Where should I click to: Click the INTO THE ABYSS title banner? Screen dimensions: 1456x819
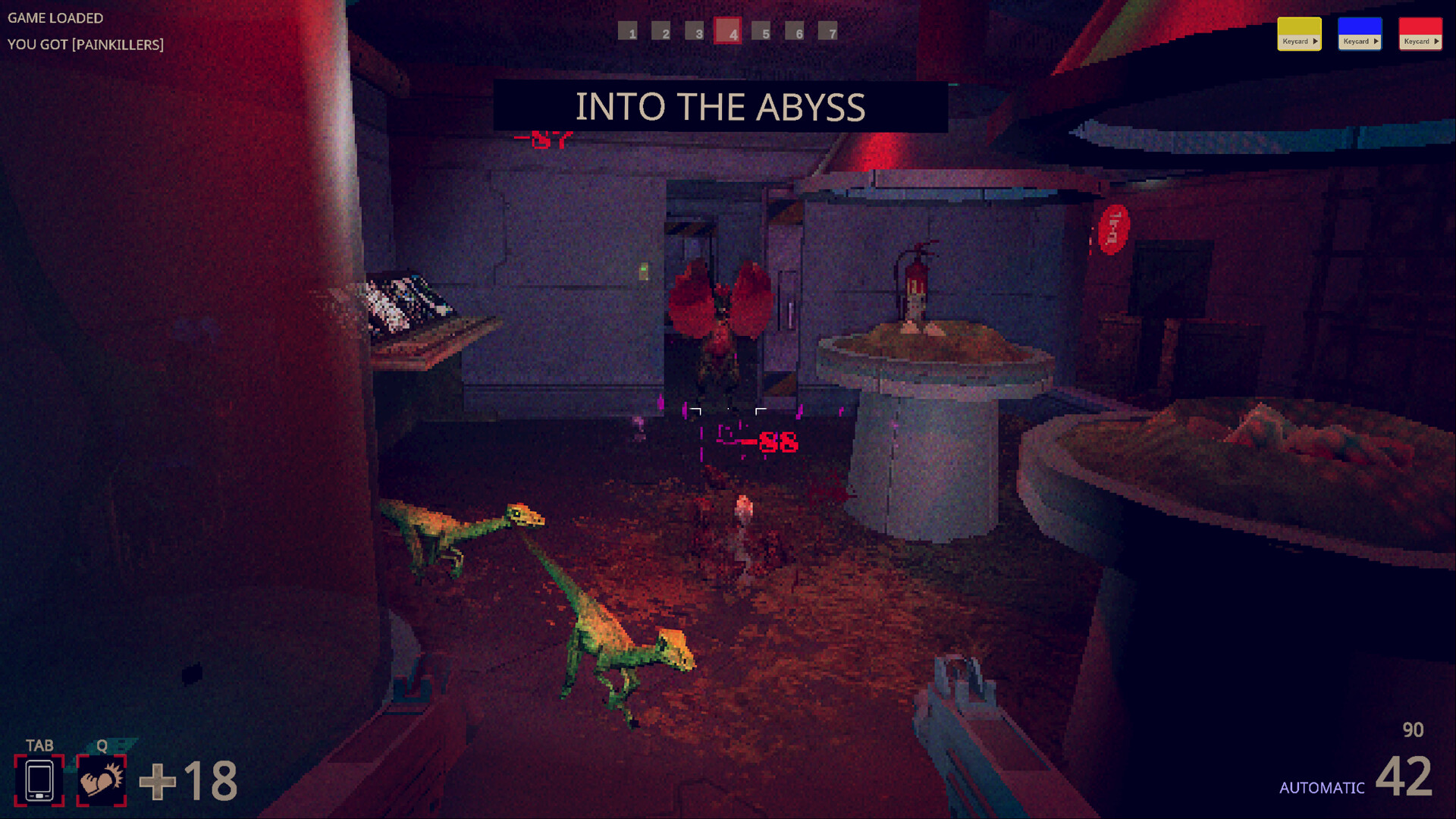721,106
